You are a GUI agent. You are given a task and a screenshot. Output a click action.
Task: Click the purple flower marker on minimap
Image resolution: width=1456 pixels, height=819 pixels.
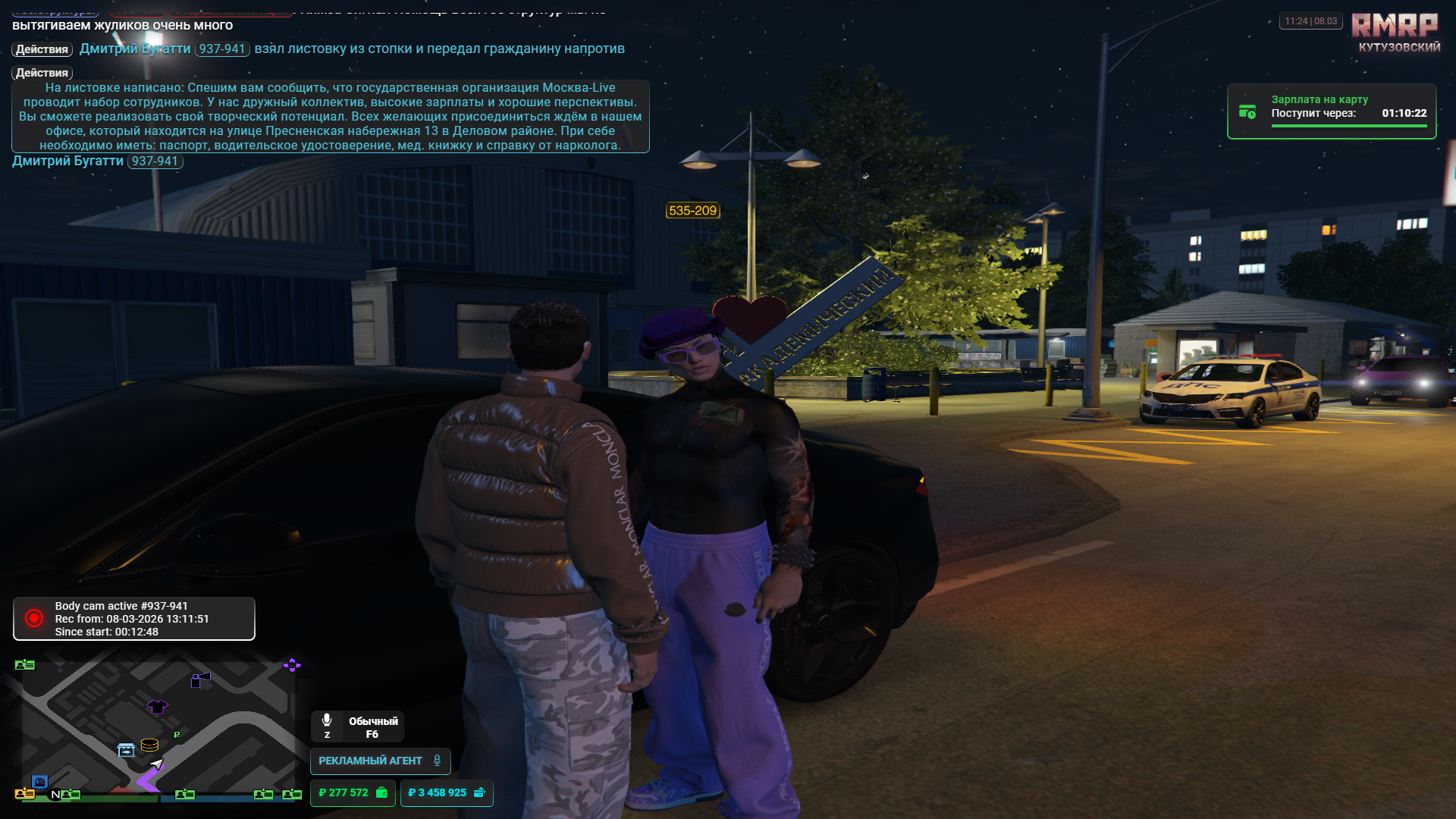click(x=292, y=665)
